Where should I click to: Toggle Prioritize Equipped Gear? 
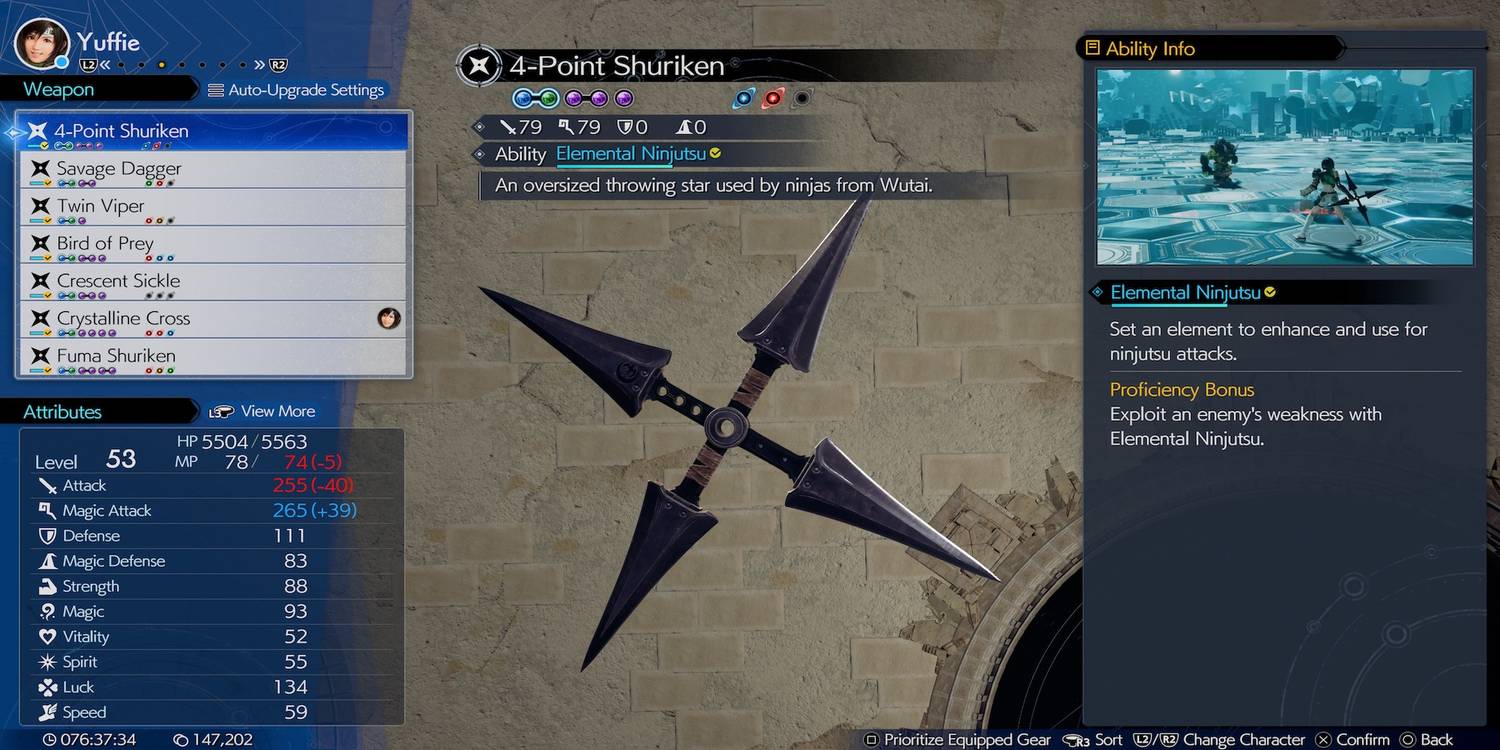click(957, 740)
